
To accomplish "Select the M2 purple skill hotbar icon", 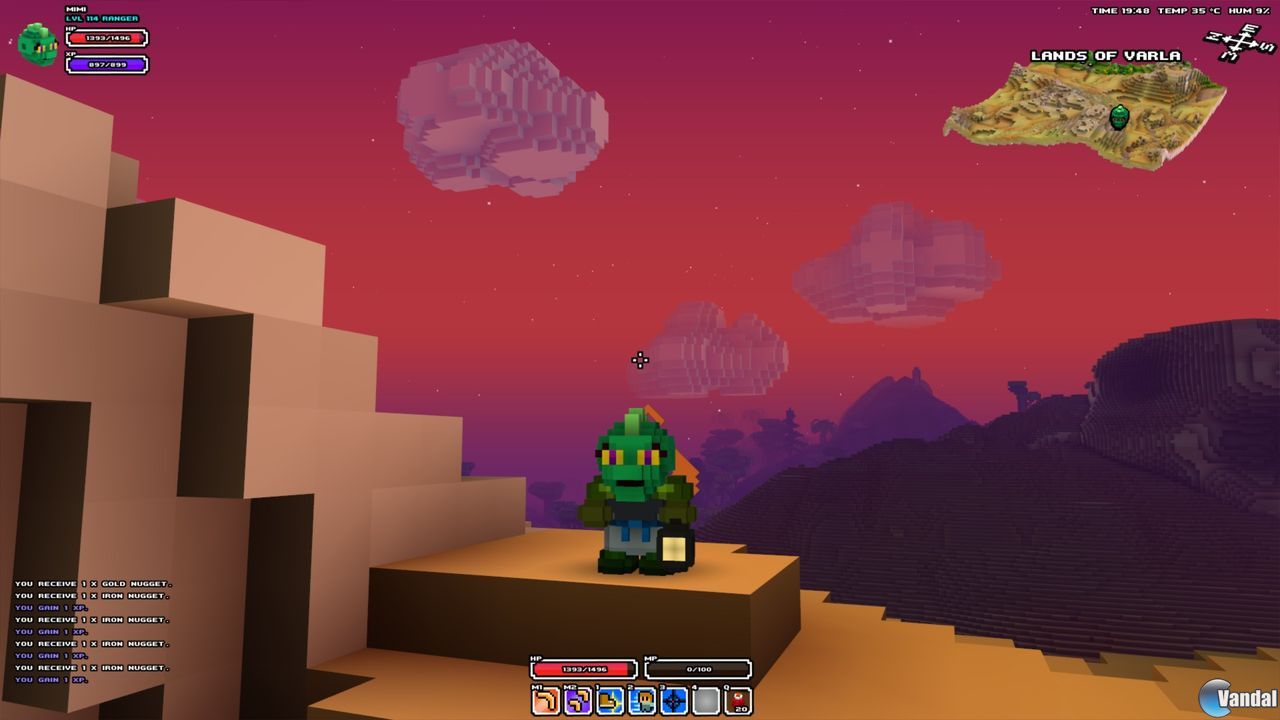I will coord(578,698).
